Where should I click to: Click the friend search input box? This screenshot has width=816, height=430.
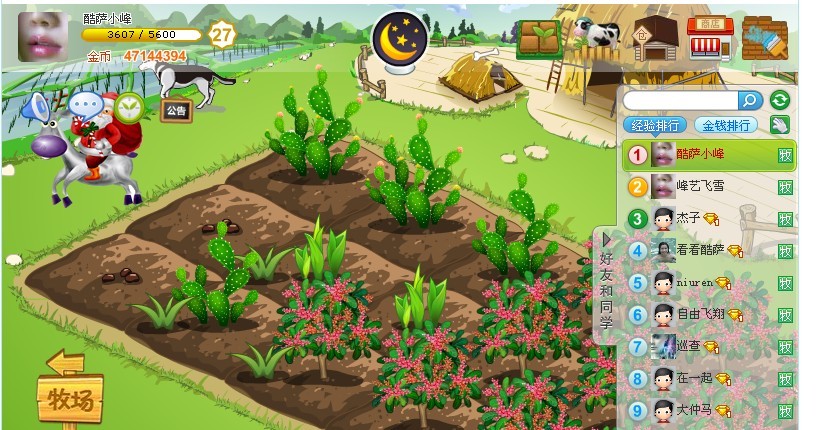point(680,100)
